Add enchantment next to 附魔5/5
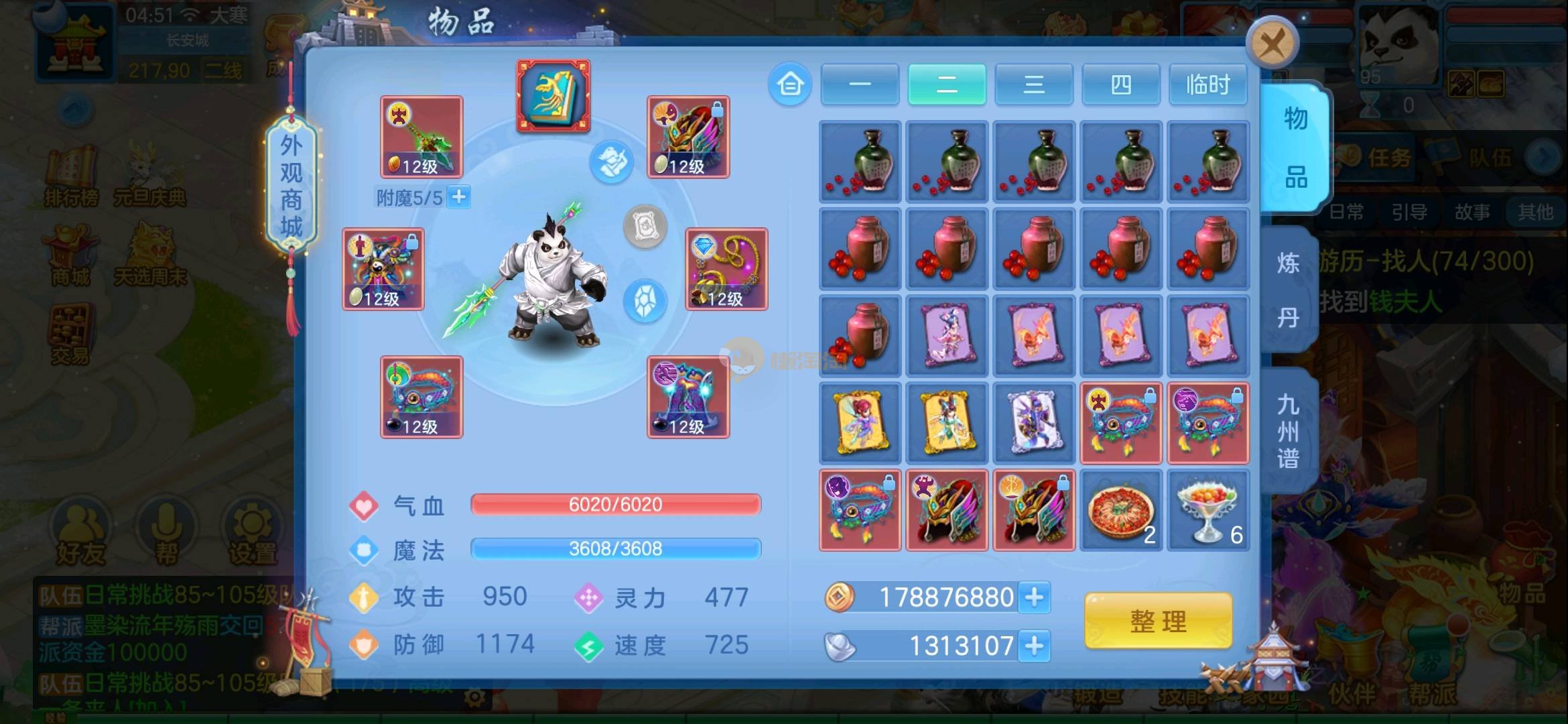Viewport: 1568px width, 724px height. pos(459,197)
